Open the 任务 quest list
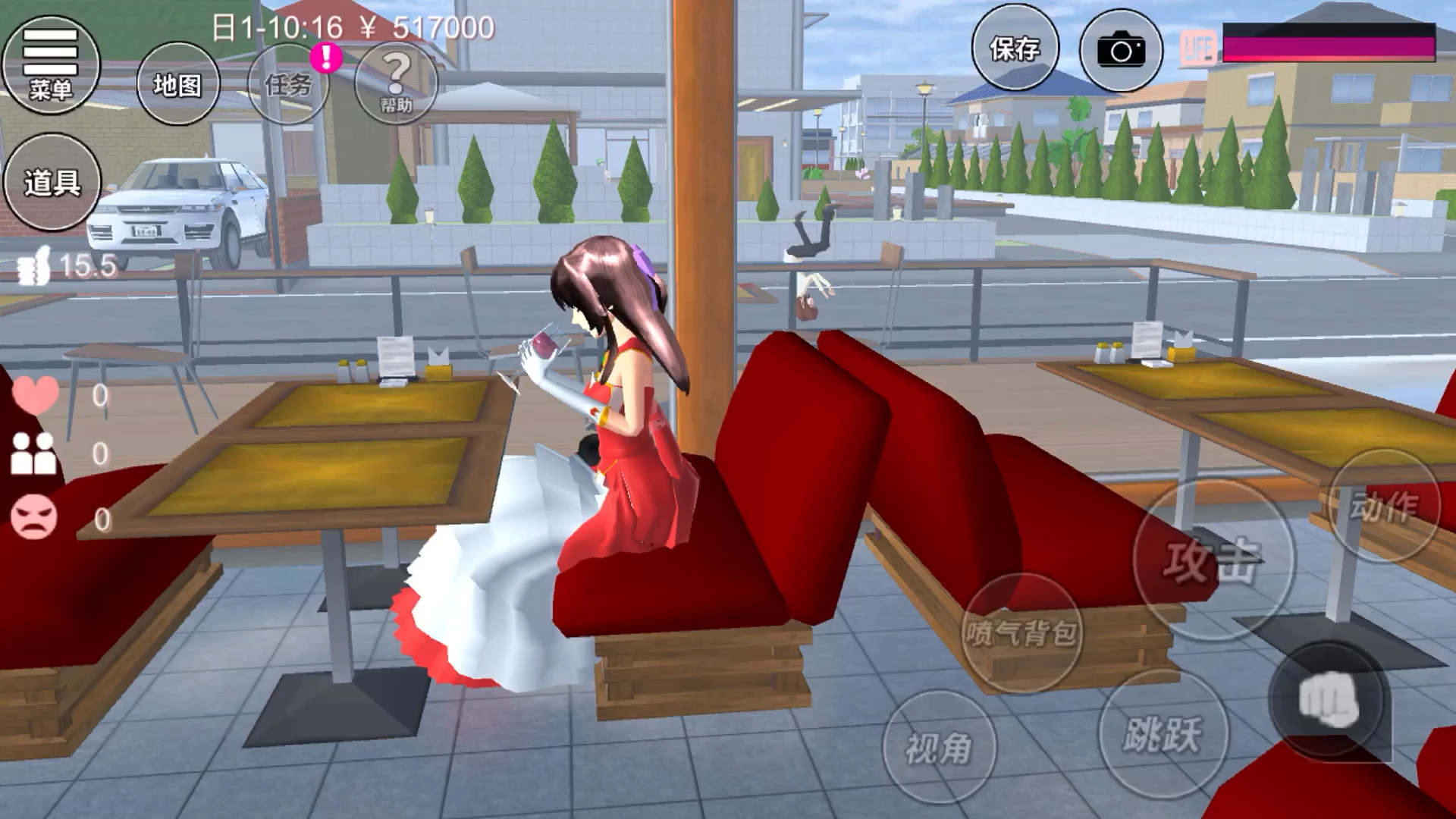 coord(289,83)
